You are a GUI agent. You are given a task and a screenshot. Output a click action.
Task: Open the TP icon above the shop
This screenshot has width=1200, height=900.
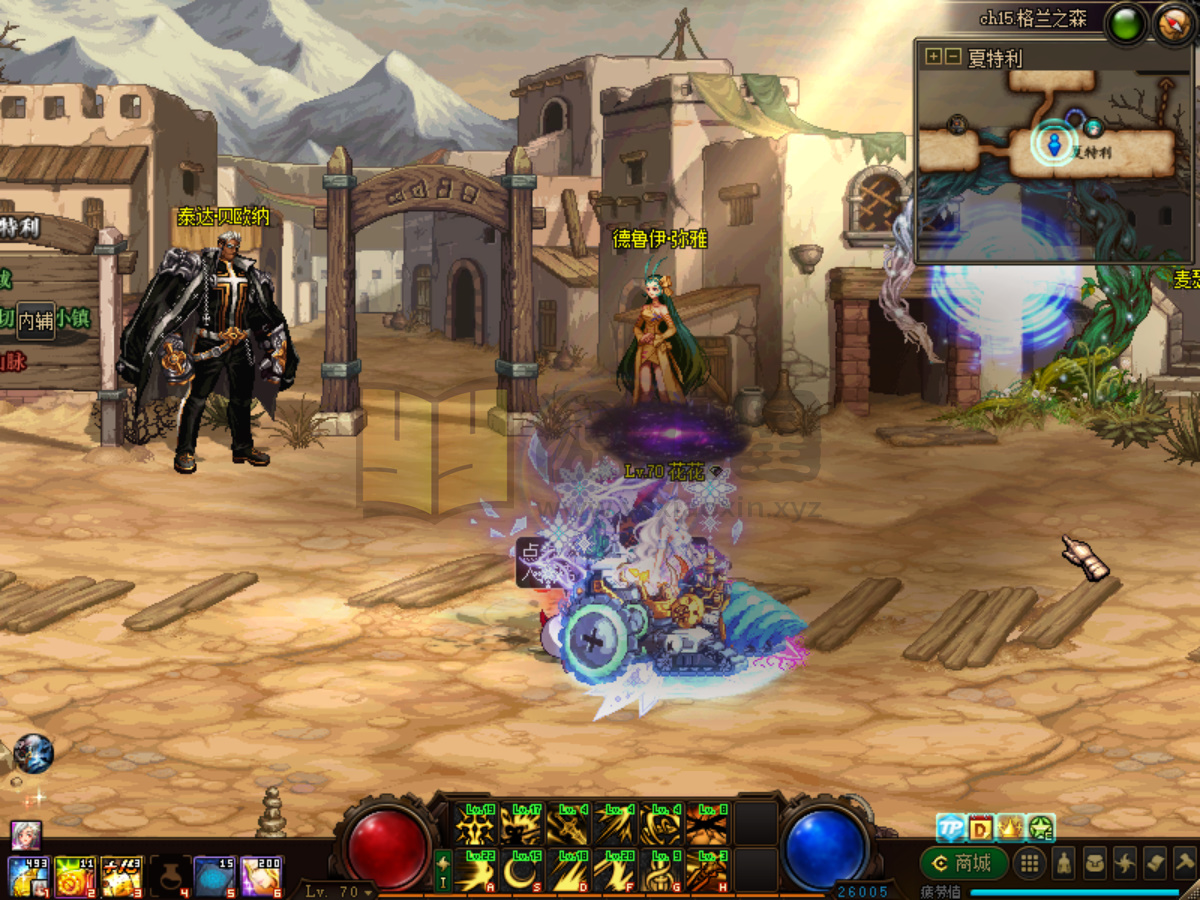950,828
